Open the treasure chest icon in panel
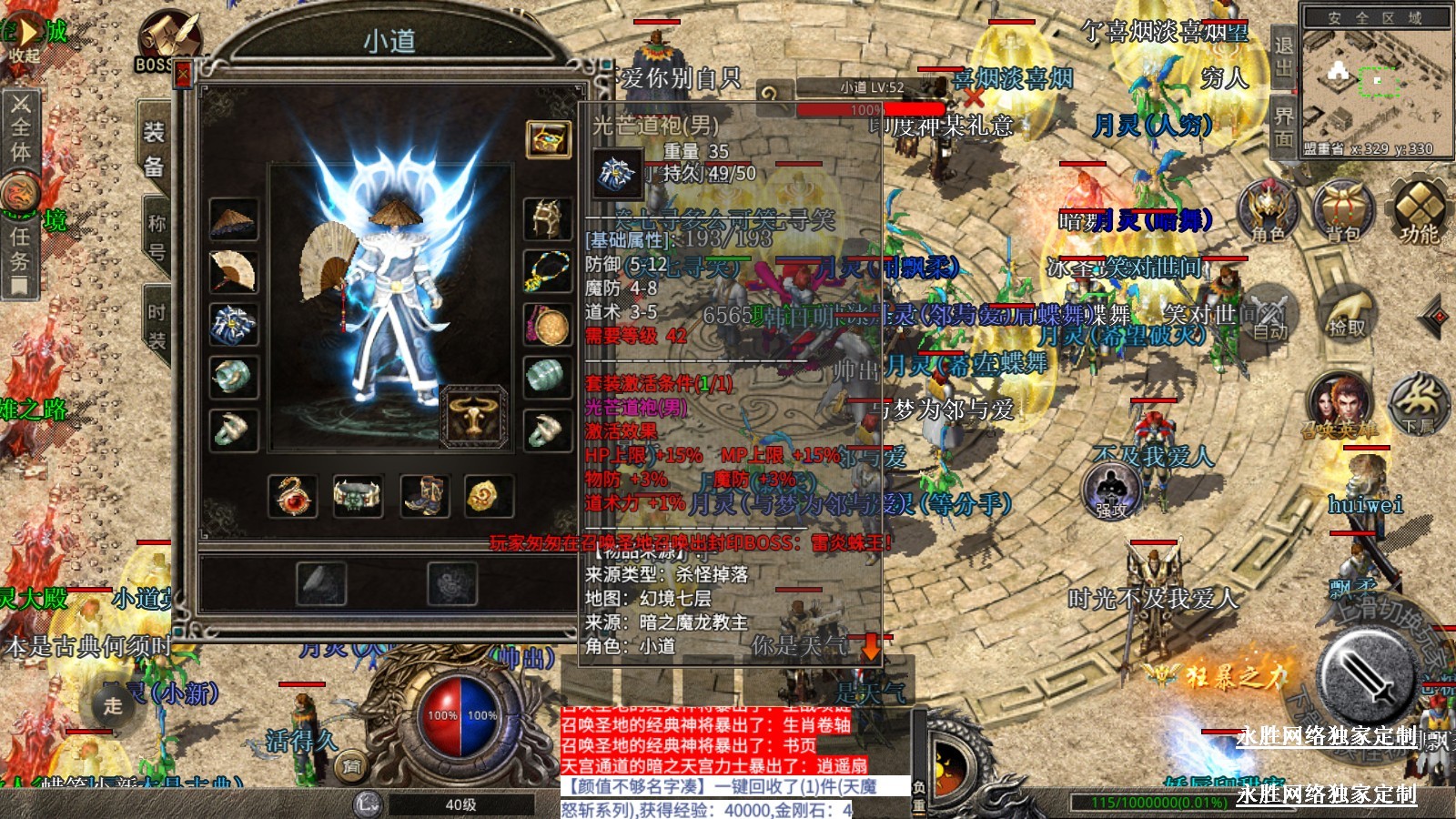The image size is (1456, 819). tap(549, 139)
